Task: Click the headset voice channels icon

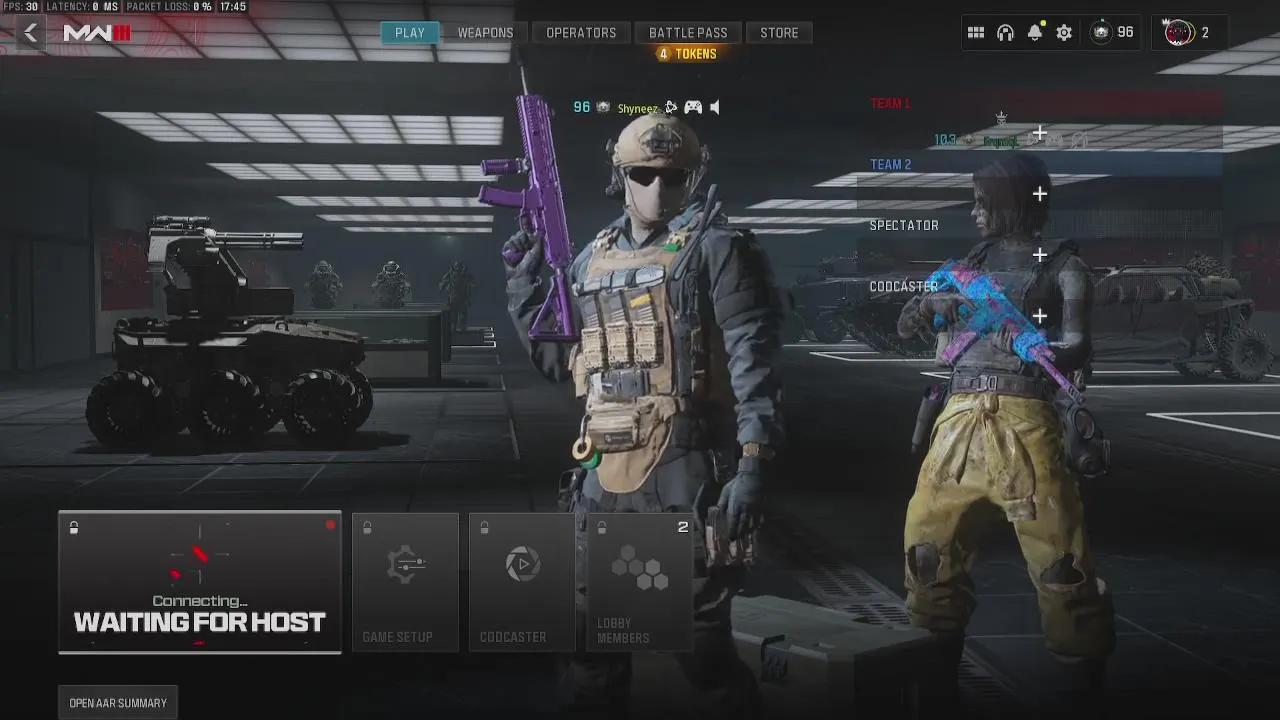Action: pyautogui.click(x=1005, y=32)
